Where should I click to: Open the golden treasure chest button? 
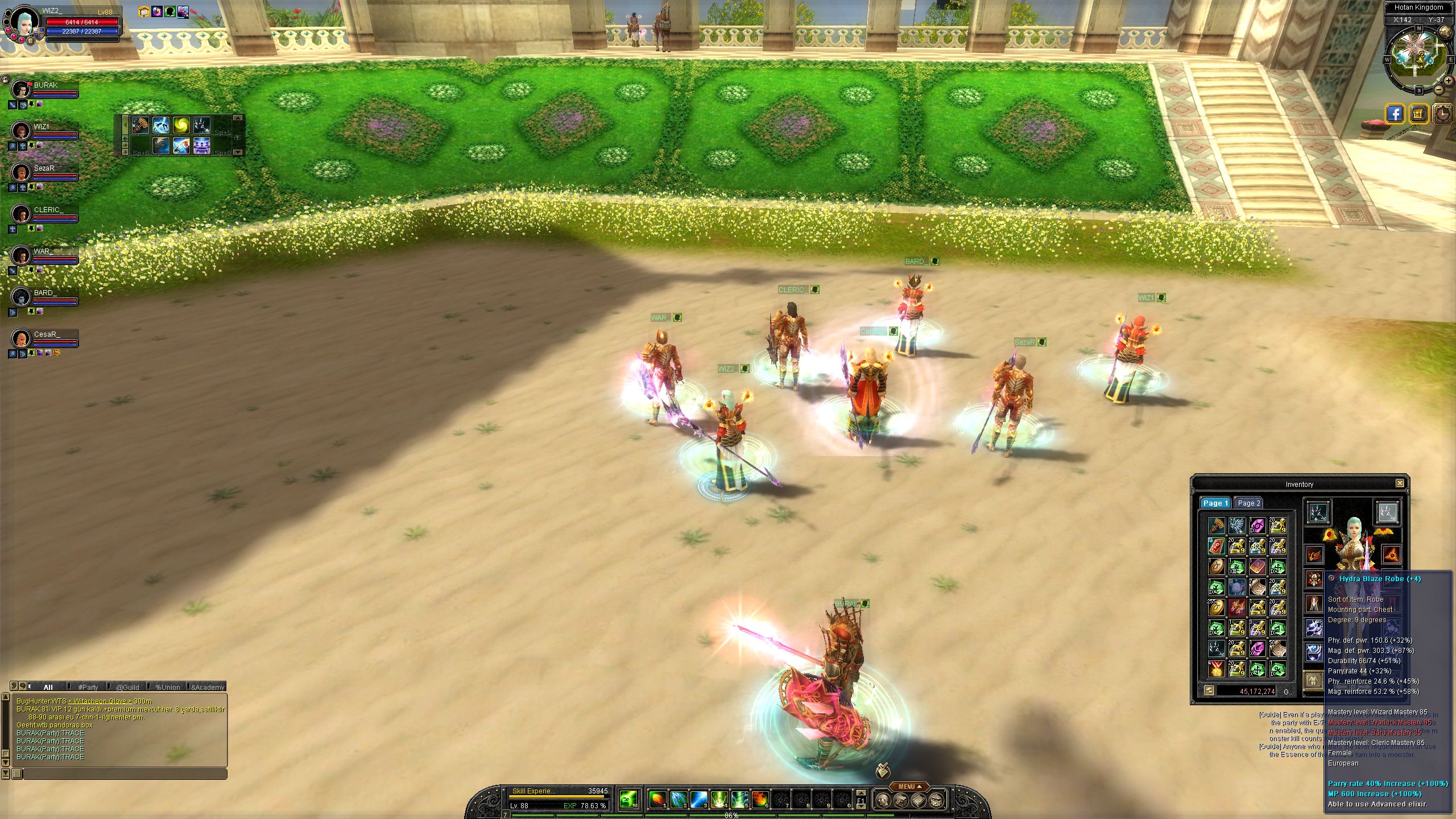coord(1418,114)
